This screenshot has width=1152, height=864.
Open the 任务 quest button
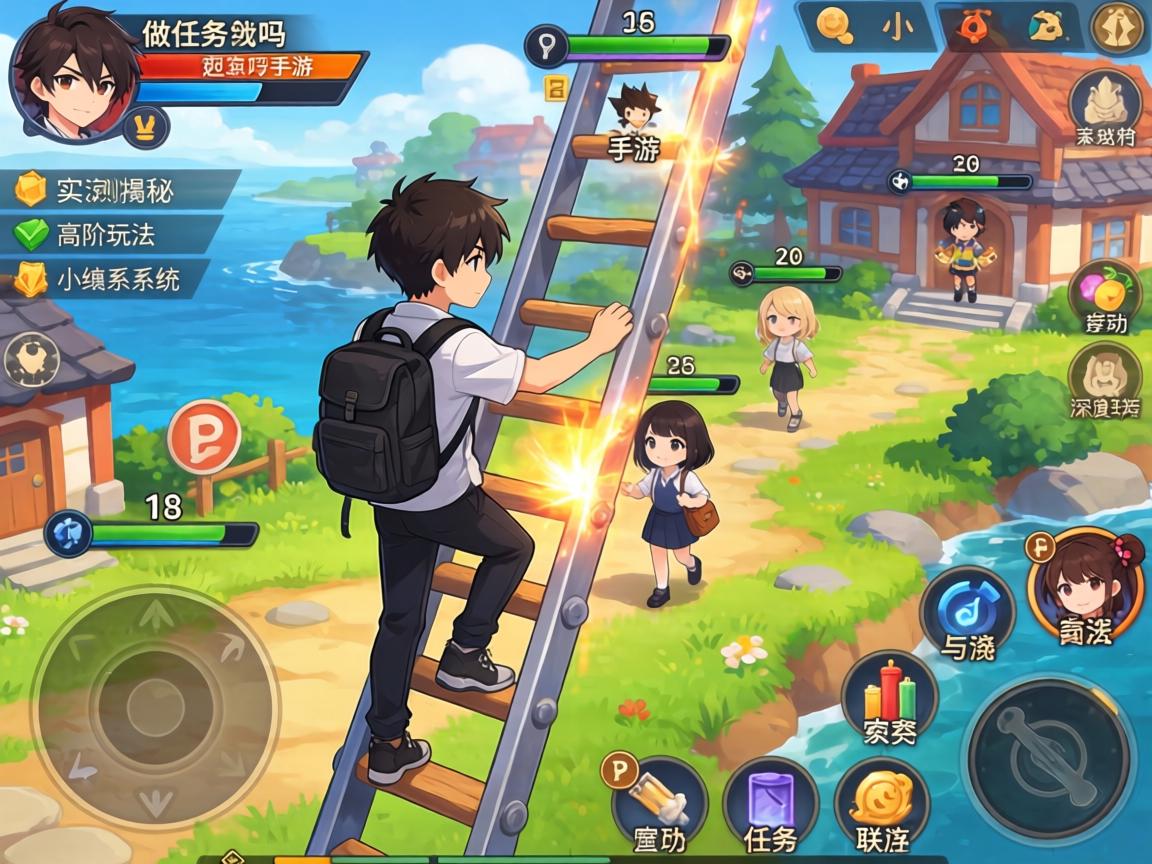point(771,805)
